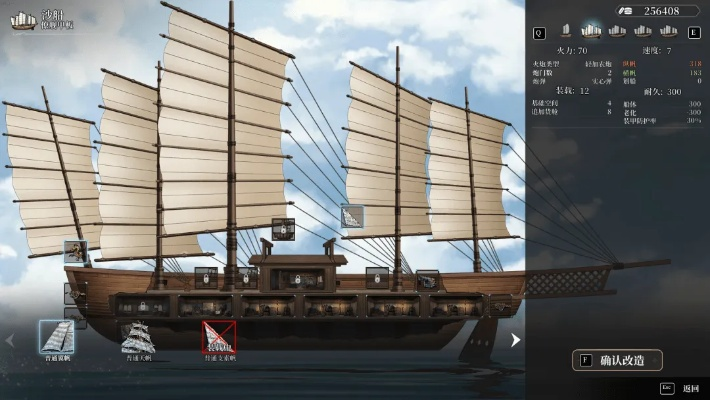
Task: Pick the fifth ship type thumbnail
Action: (x=668, y=32)
